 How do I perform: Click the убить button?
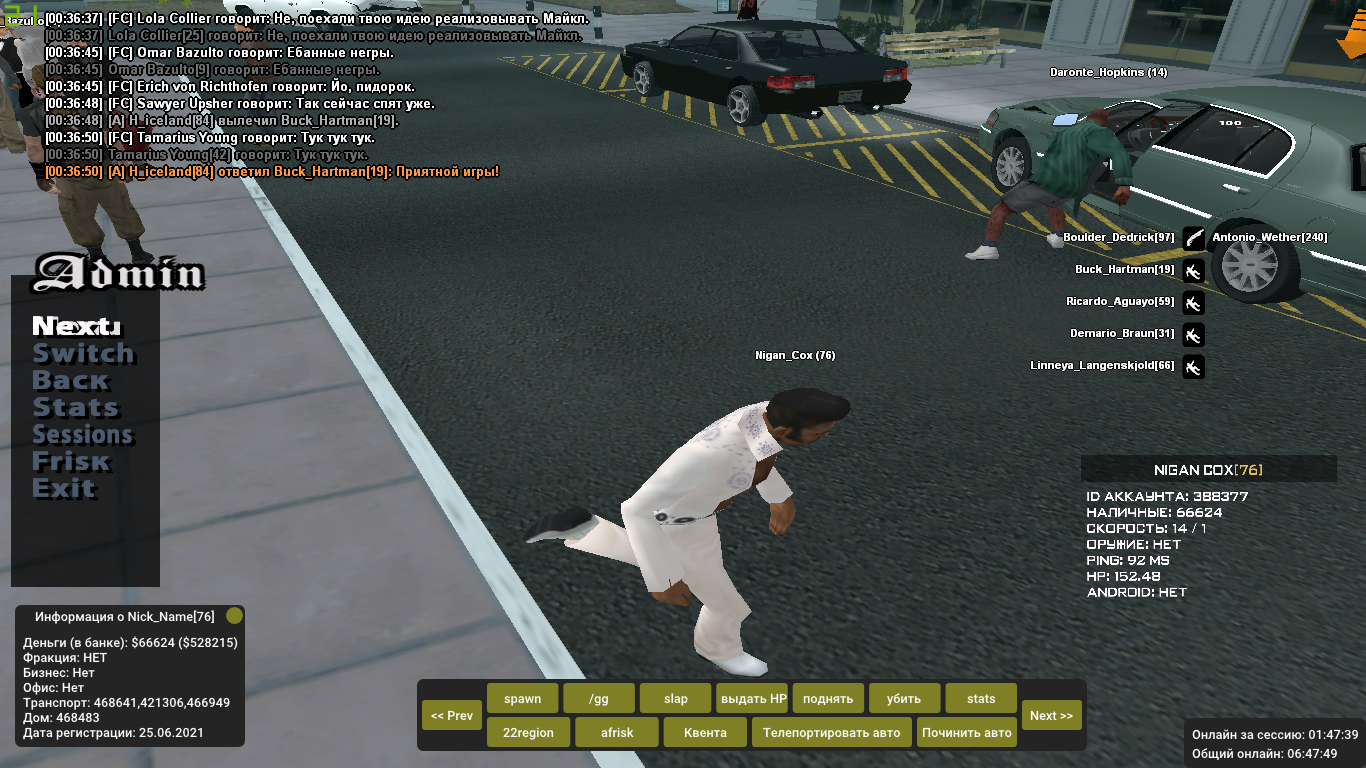coord(905,698)
